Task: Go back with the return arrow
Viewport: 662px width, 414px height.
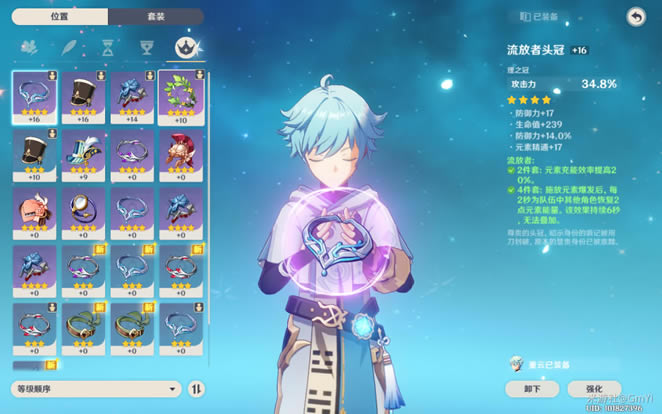Action: 635,16
